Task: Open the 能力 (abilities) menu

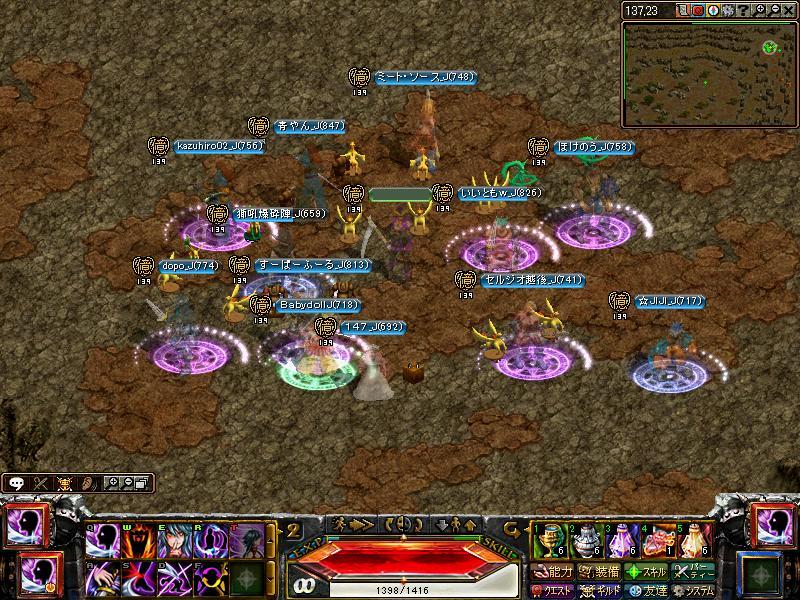Action: (x=553, y=572)
